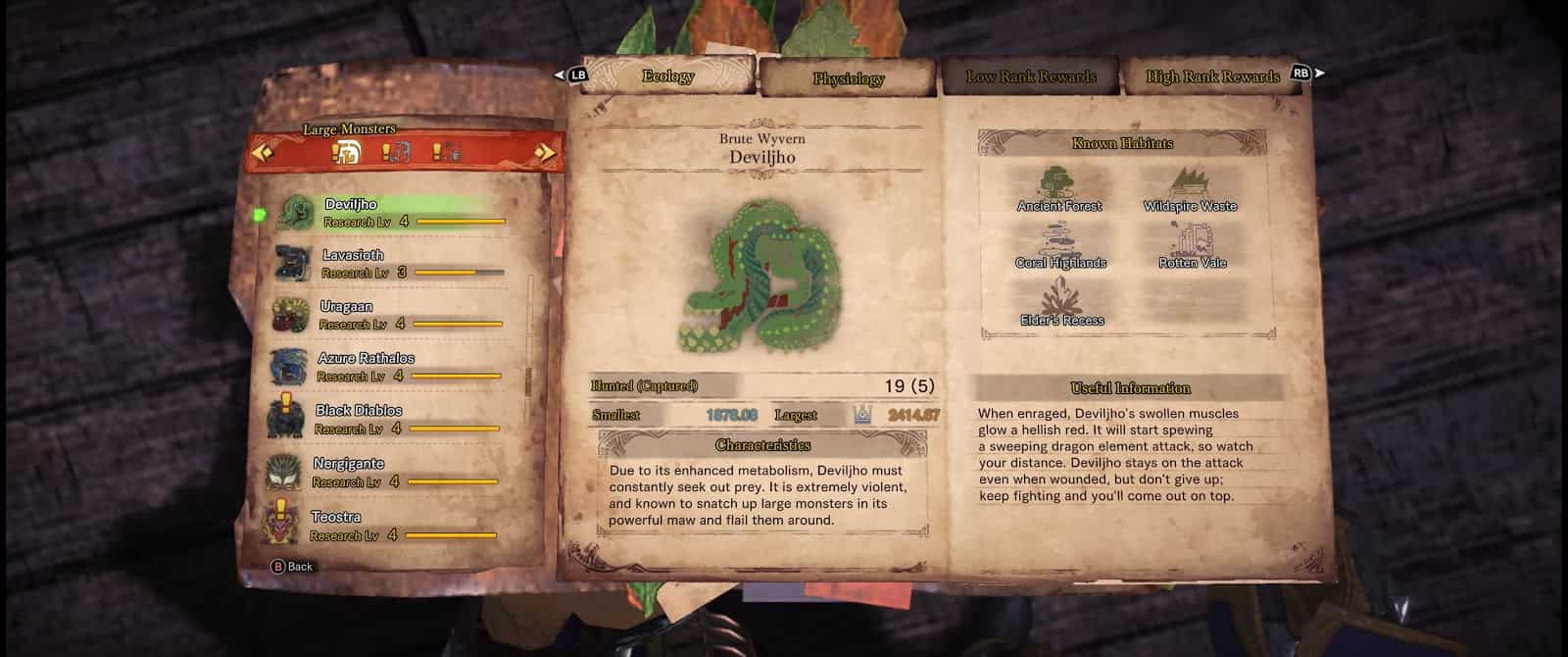The width and height of the screenshot is (1568, 657).
Task: Click the left arrow of the Large Monsters selector
Action: pos(262,152)
